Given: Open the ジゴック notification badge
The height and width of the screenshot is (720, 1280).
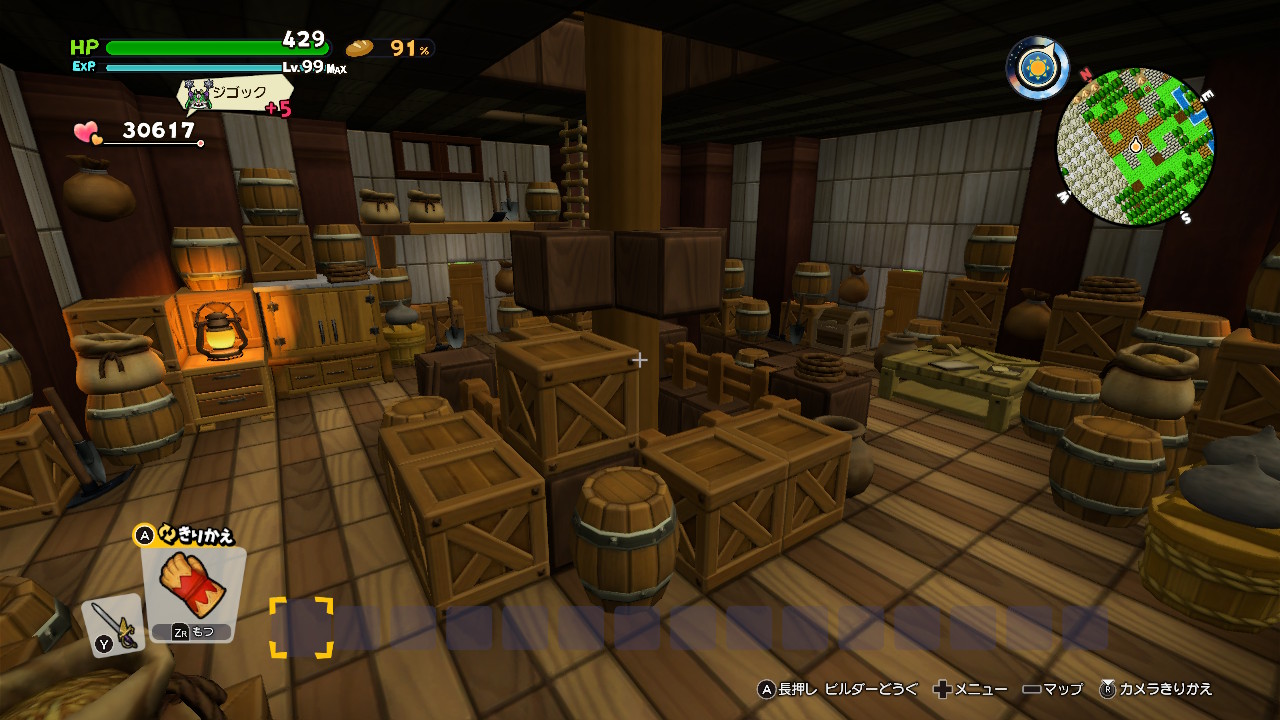Looking at the screenshot, I should click(235, 94).
